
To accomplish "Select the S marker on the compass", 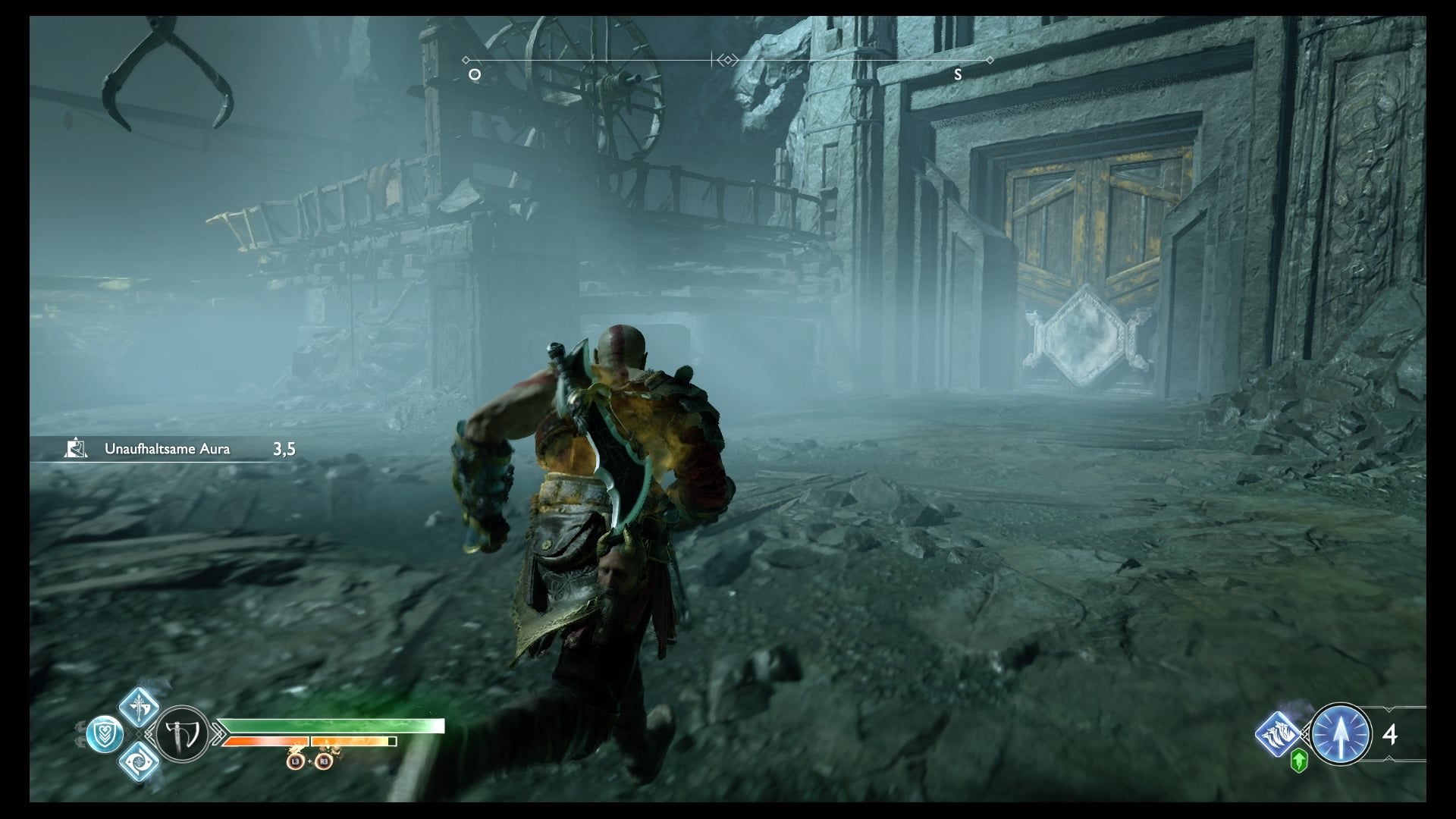I will click(x=959, y=74).
